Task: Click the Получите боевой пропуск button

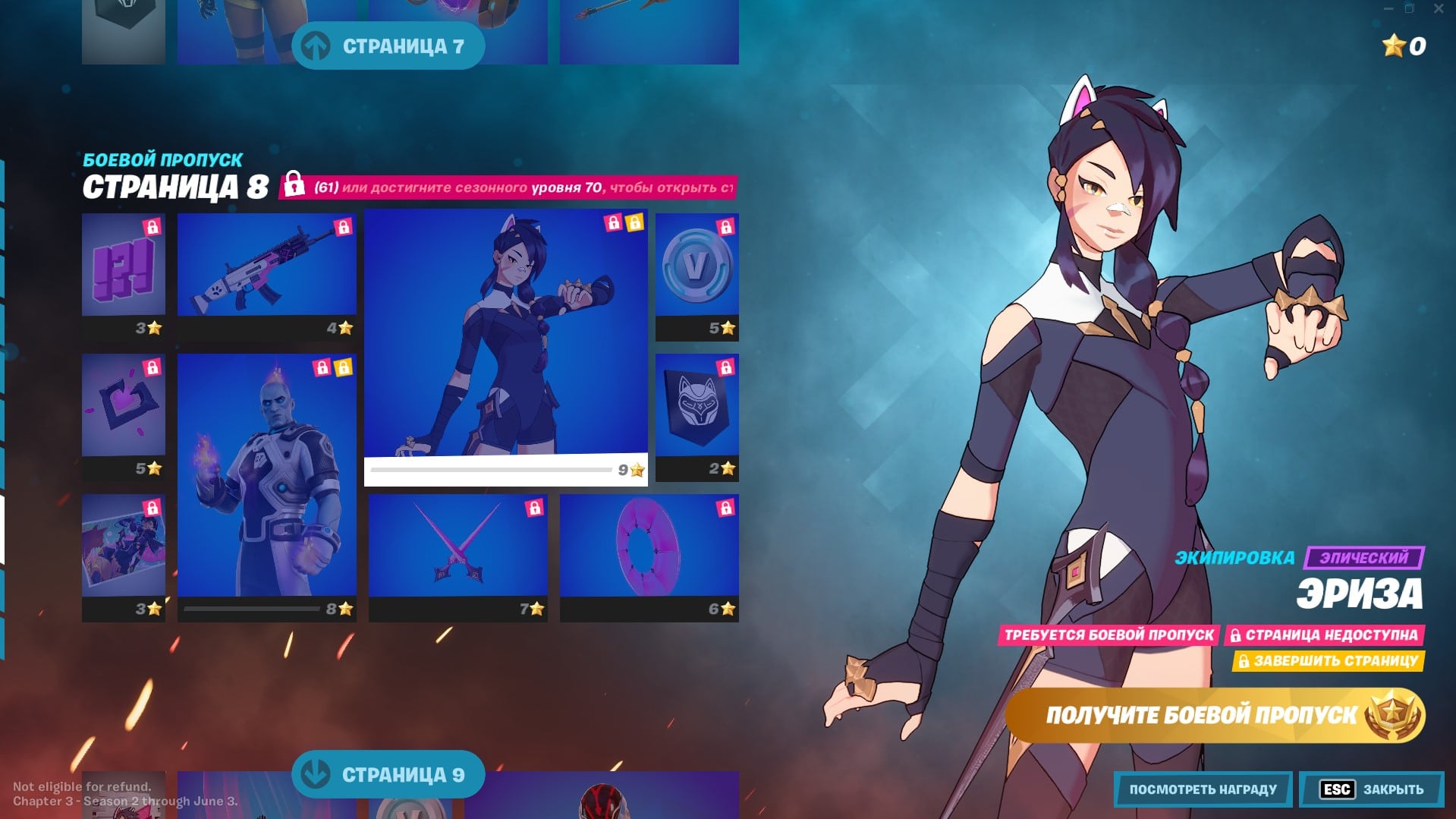Action: [1214, 715]
